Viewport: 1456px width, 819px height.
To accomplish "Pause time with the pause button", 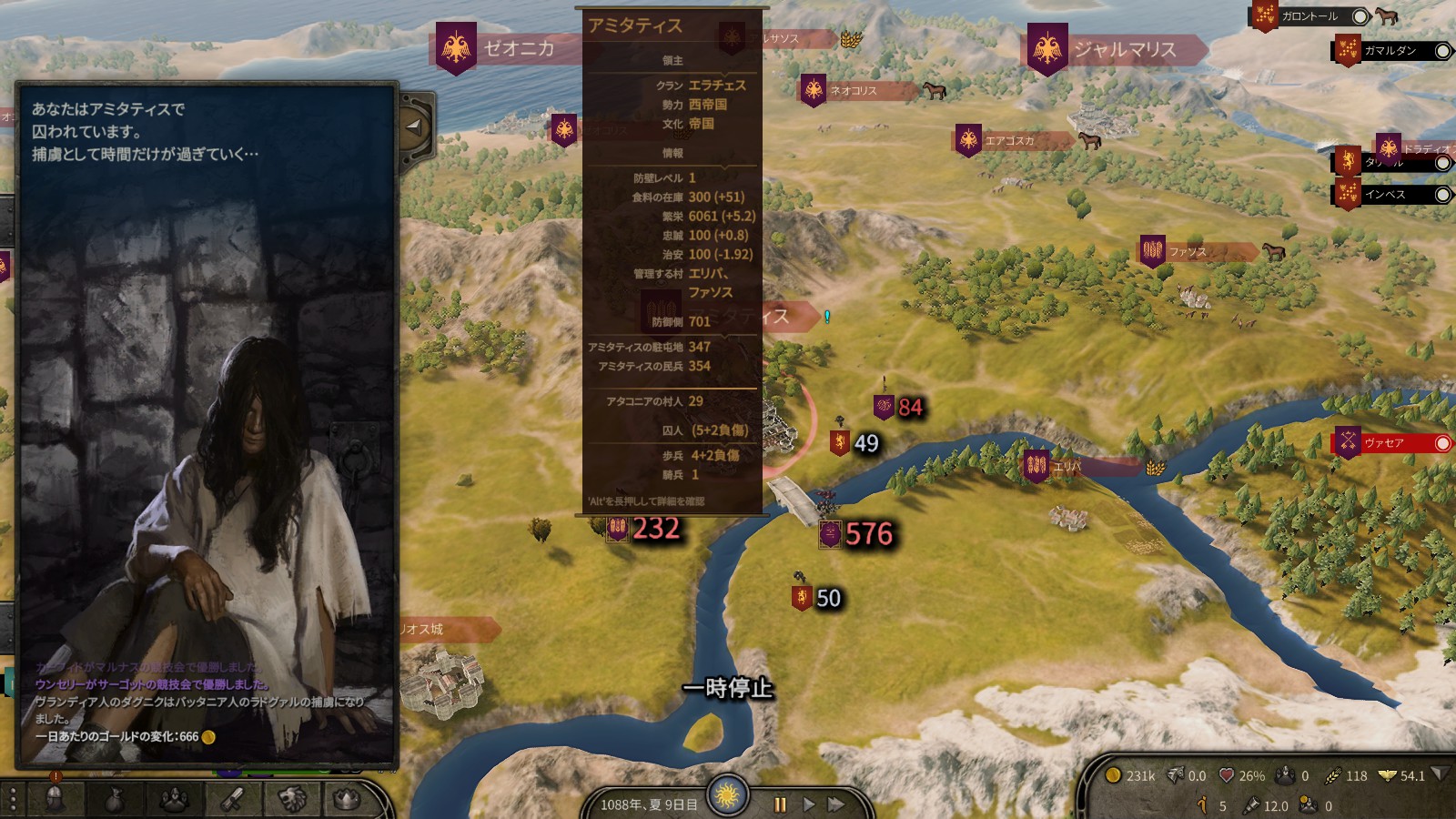I will pos(780,804).
